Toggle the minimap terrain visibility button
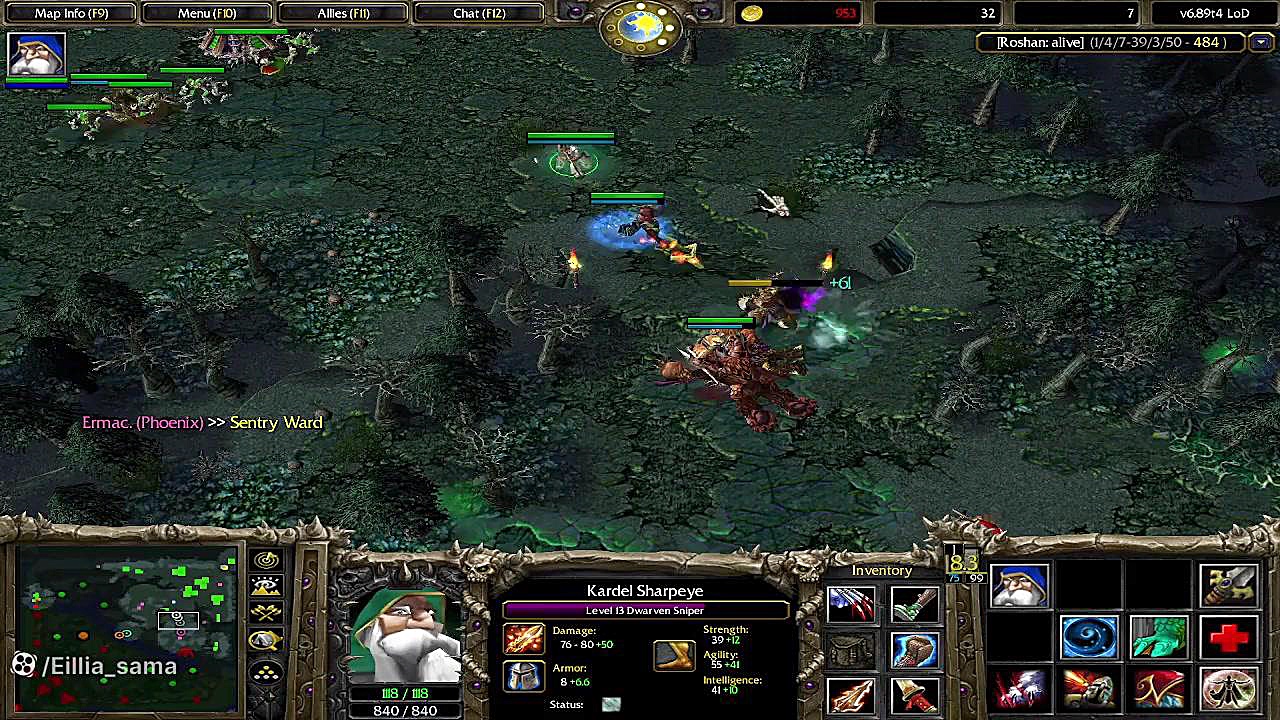This screenshot has width=1280, height=720. (266, 587)
